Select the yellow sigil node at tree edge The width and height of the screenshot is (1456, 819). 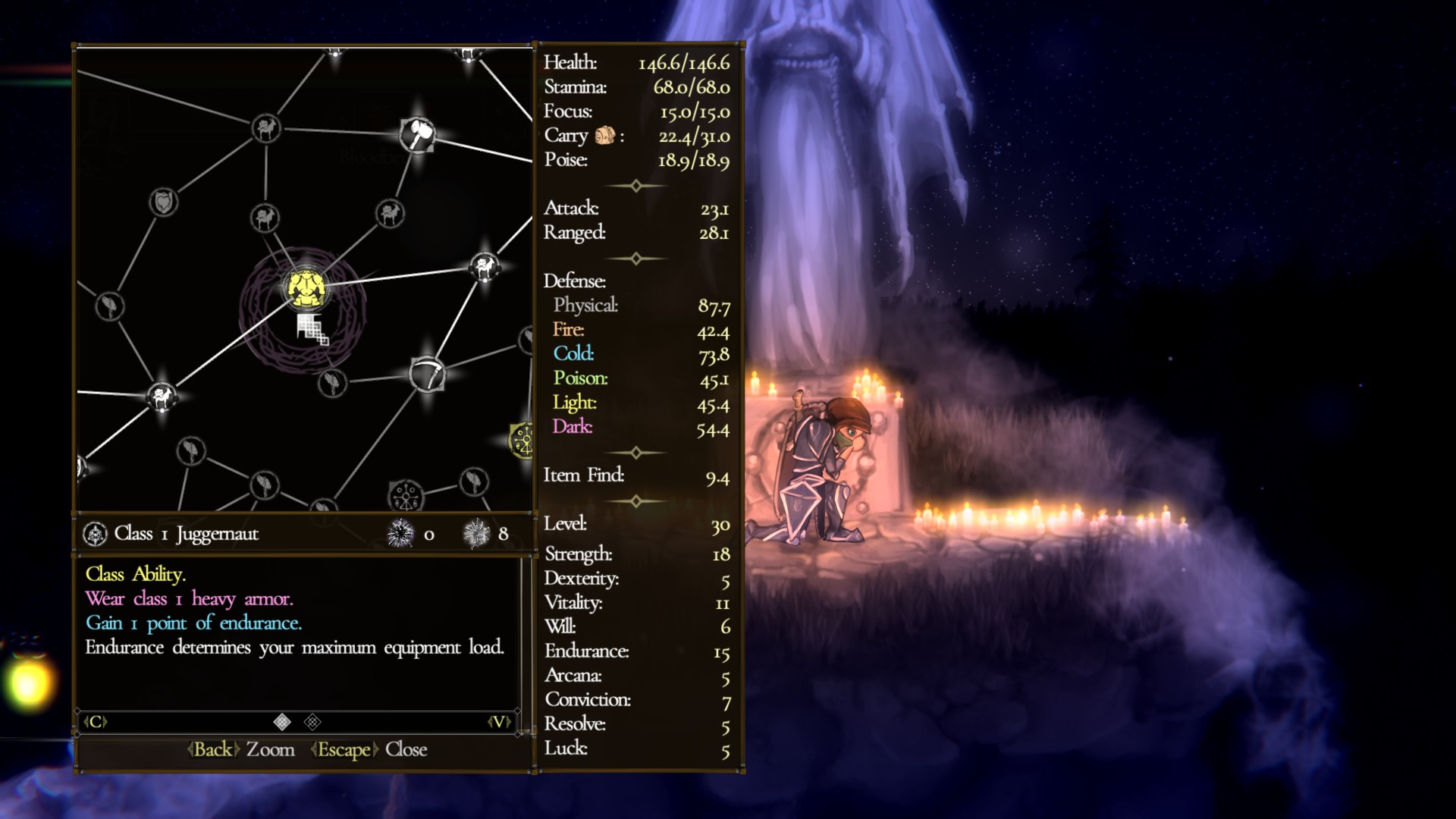pyautogui.click(x=522, y=439)
